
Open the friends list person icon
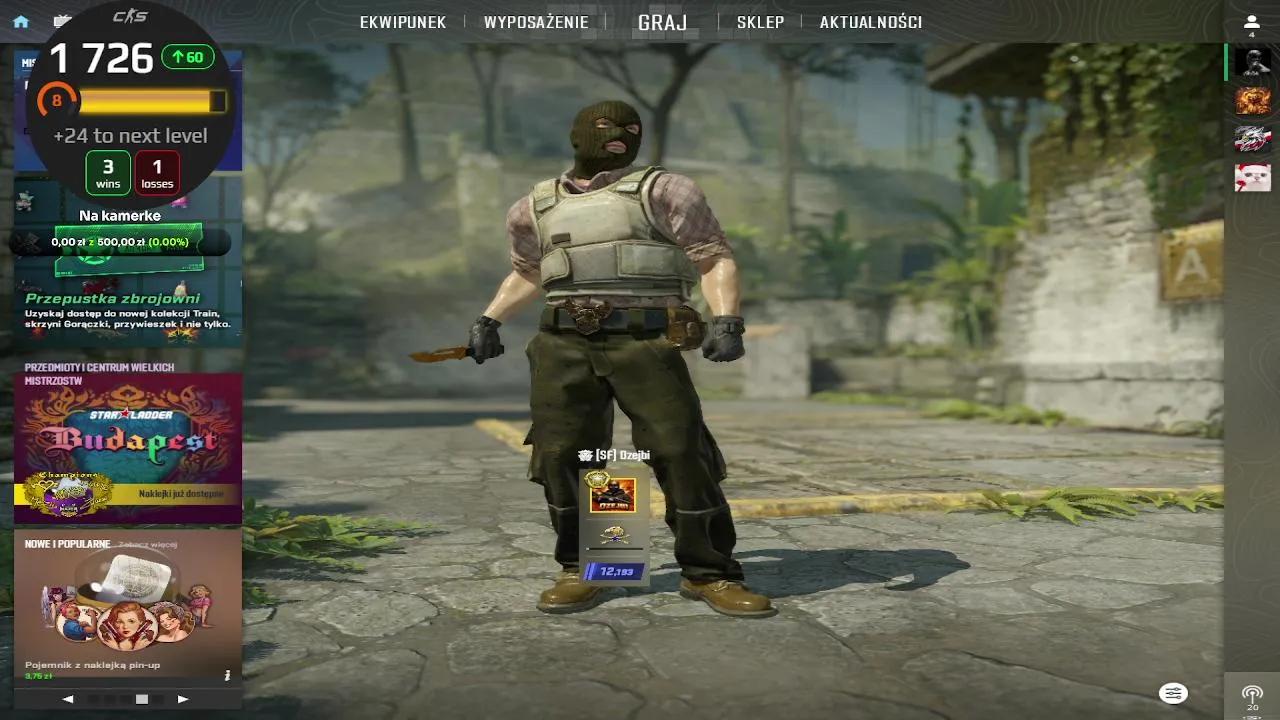point(1251,20)
